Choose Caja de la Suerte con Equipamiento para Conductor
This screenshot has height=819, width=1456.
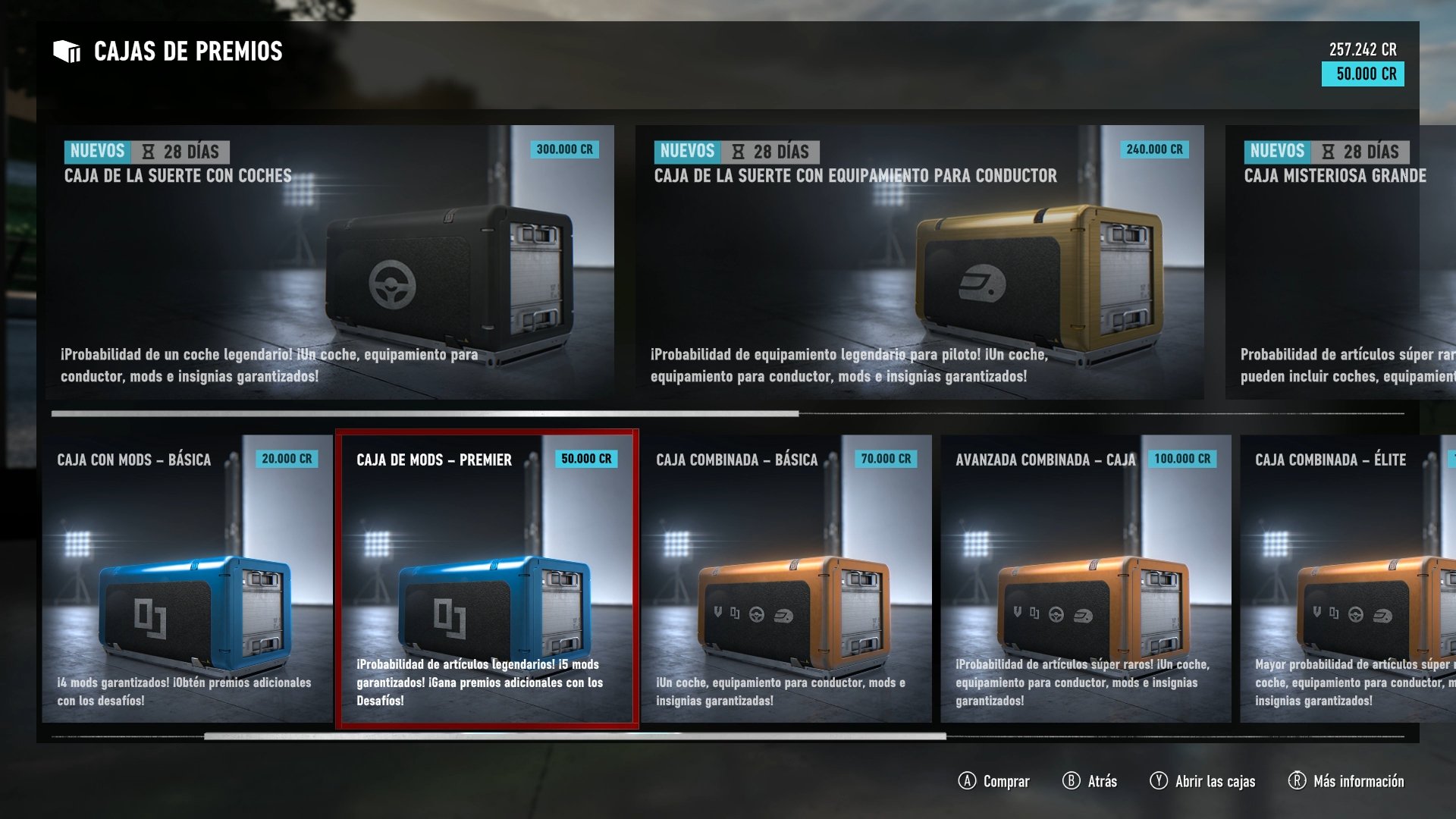pyautogui.click(x=919, y=262)
